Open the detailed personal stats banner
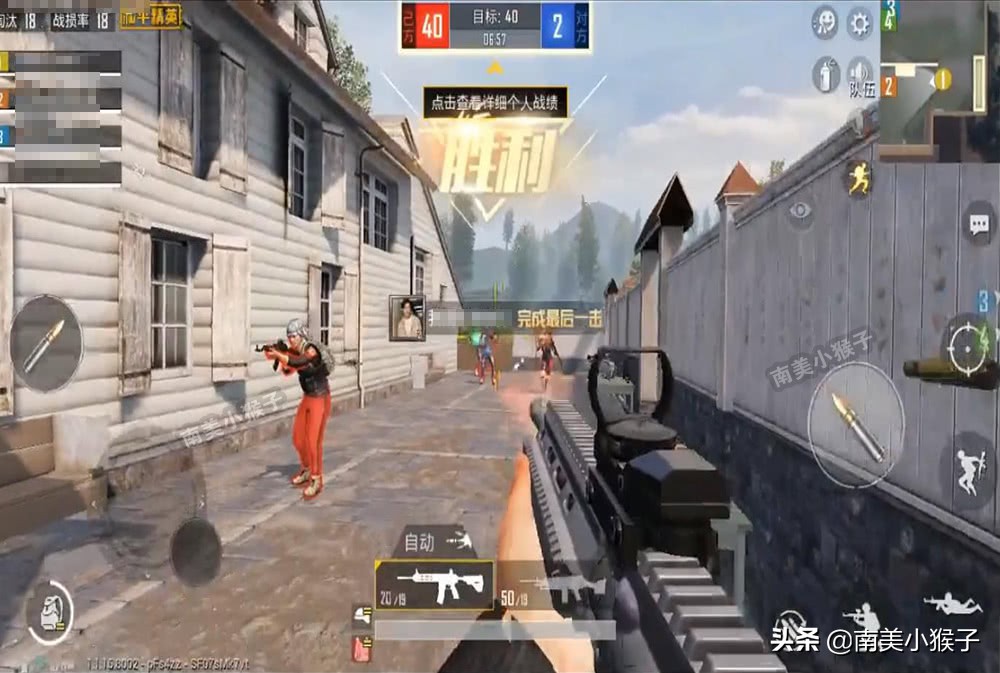1000x673 pixels. click(495, 102)
